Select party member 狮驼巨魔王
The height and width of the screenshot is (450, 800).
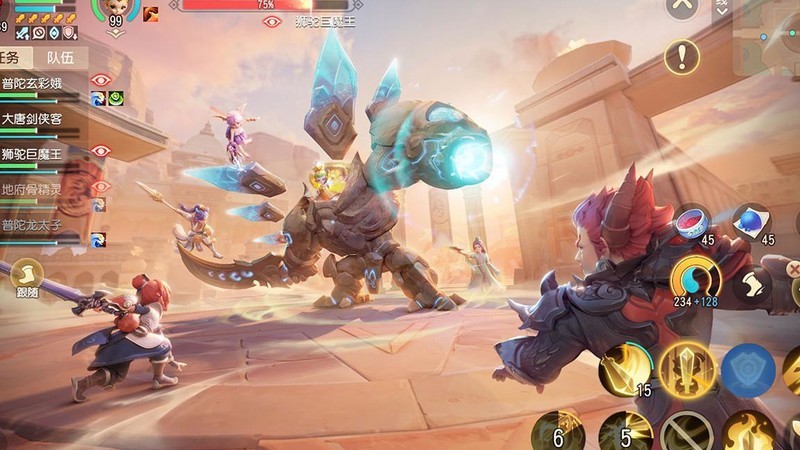(40, 154)
